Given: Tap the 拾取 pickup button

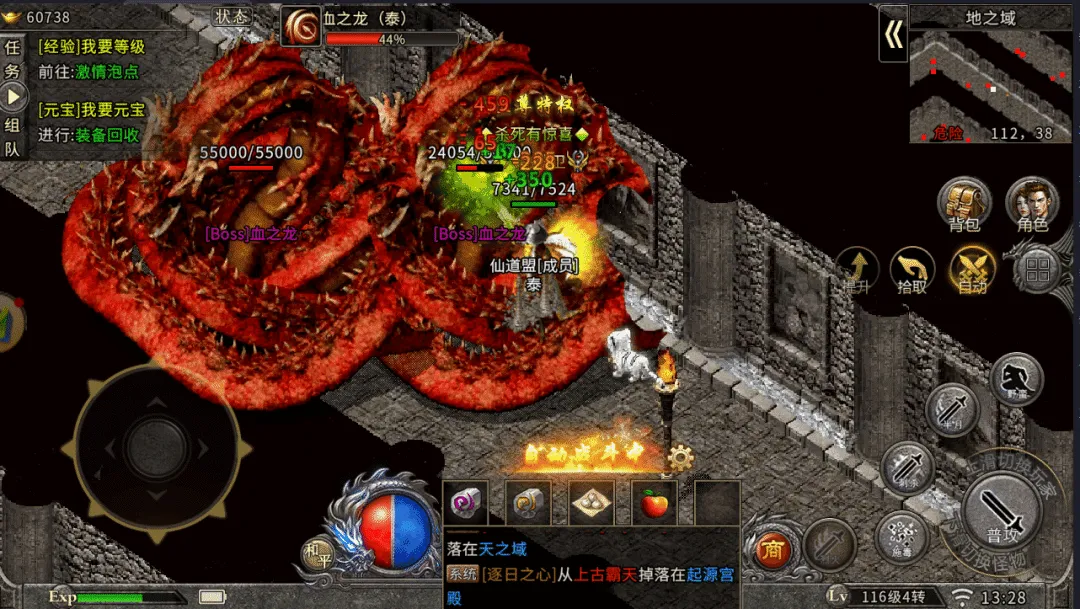Looking at the screenshot, I should pos(912,269).
